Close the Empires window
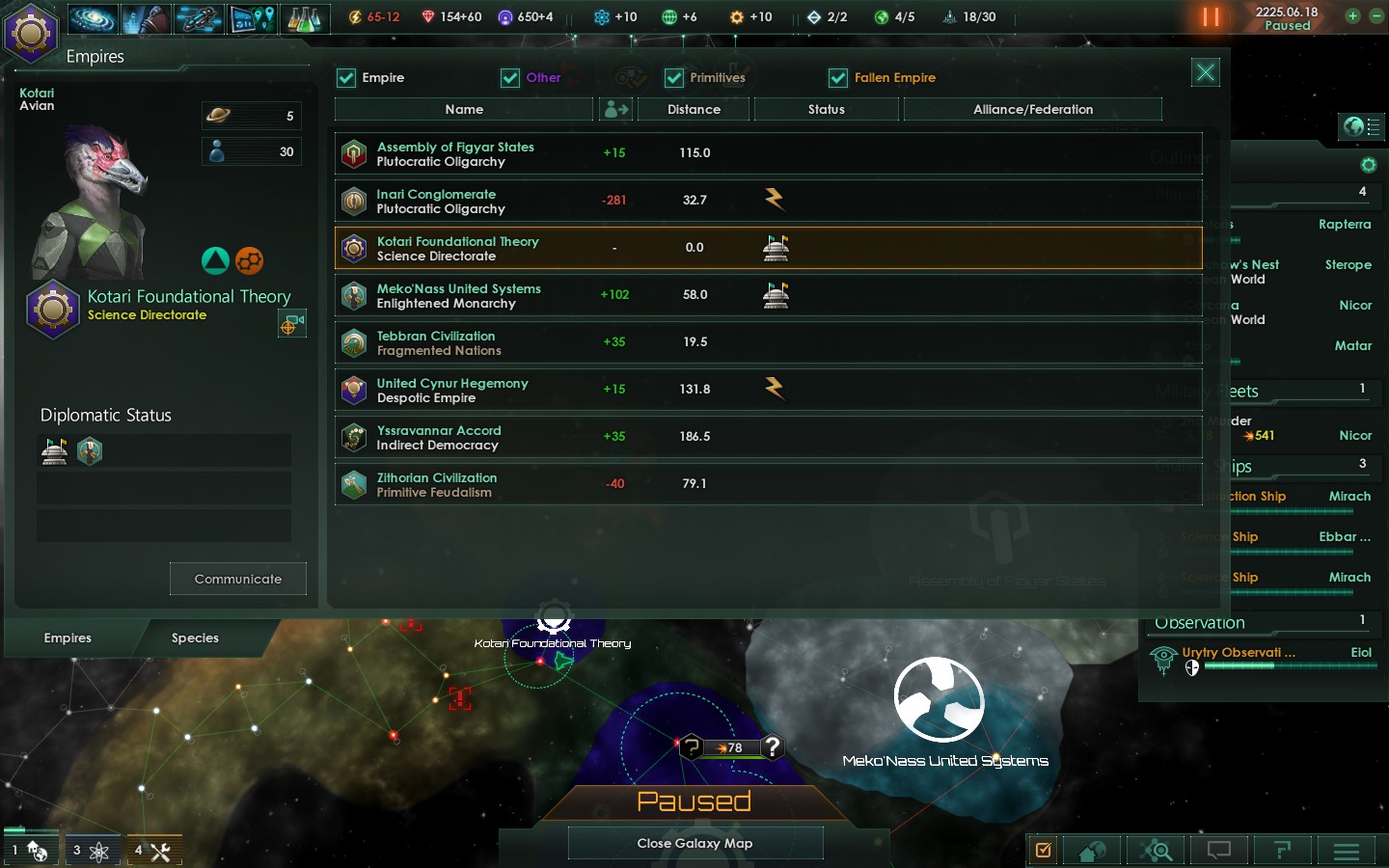 coord(1206,72)
